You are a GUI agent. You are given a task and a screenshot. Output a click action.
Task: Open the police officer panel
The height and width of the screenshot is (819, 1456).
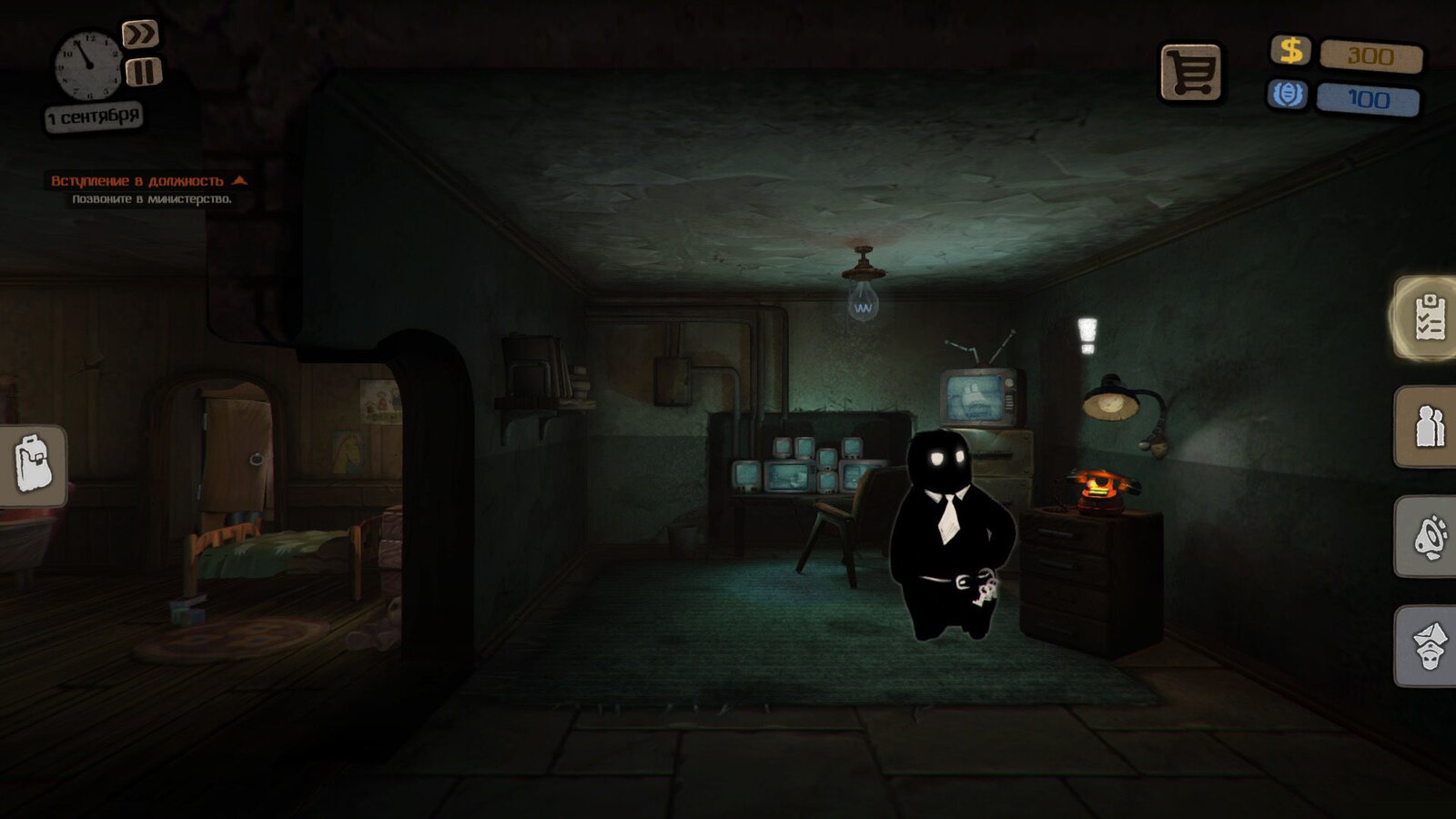[x=1429, y=645]
